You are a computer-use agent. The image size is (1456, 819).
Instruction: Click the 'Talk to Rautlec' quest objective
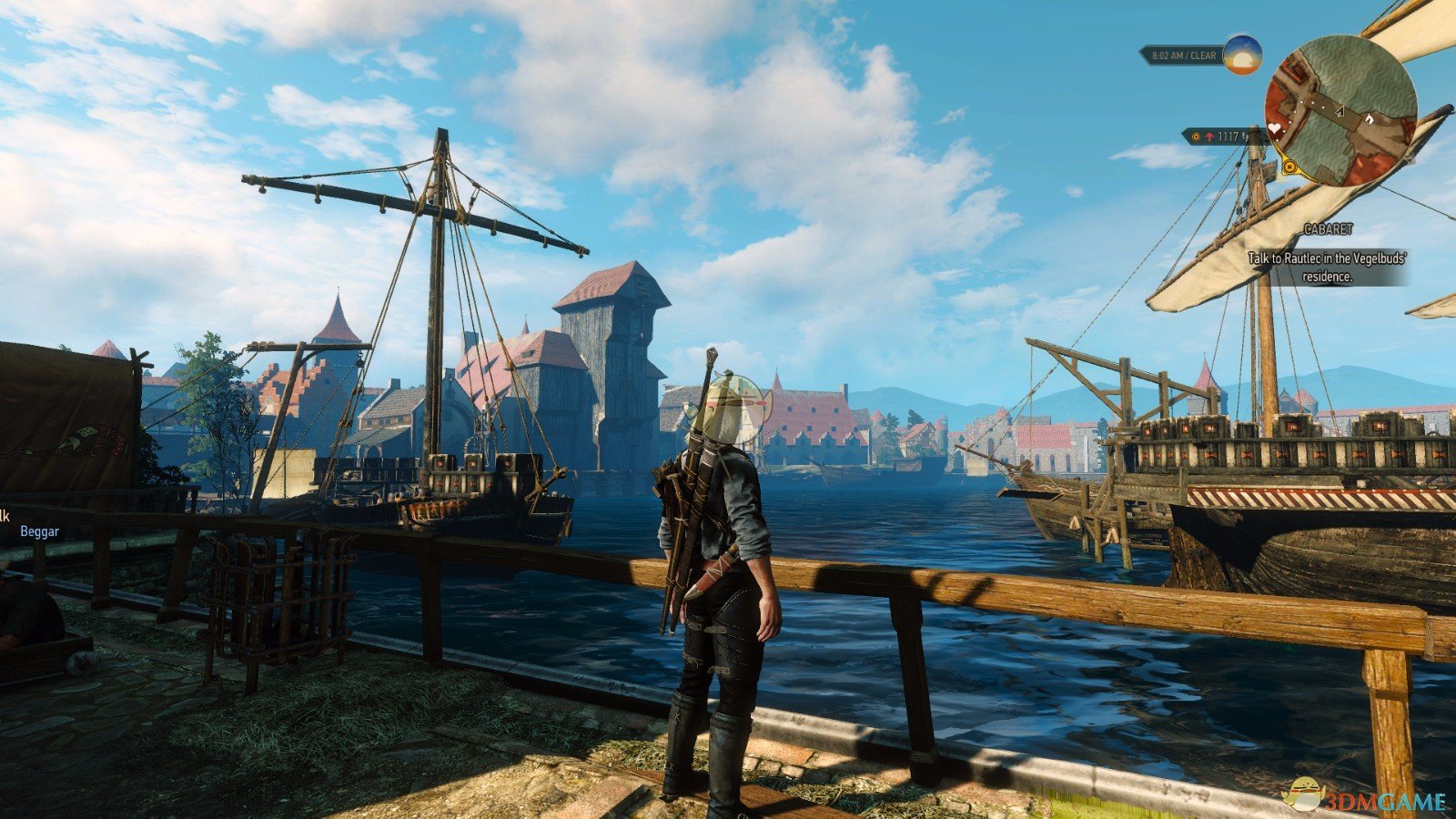tap(1327, 268)
